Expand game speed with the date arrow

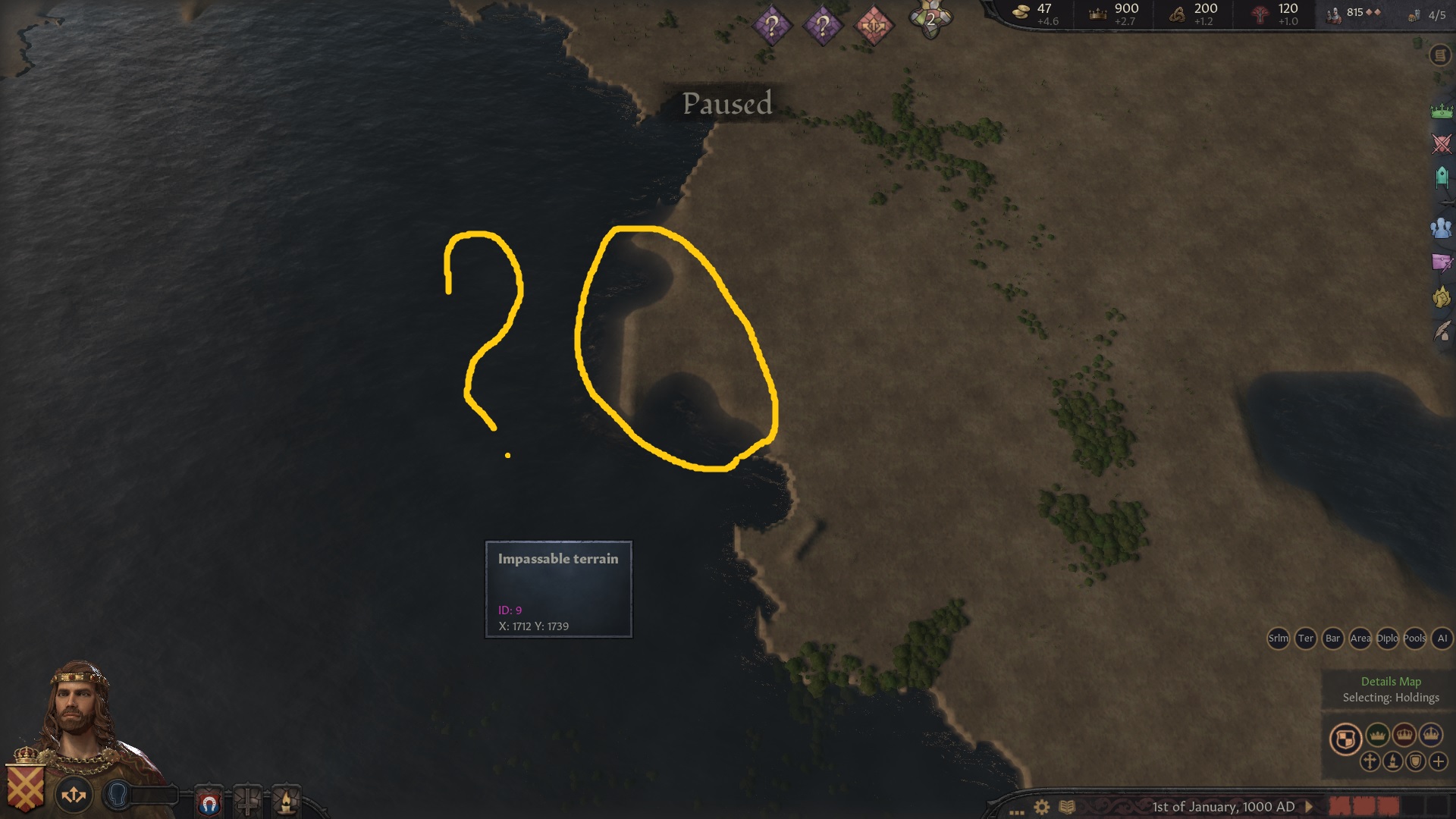coord(1309,806)
